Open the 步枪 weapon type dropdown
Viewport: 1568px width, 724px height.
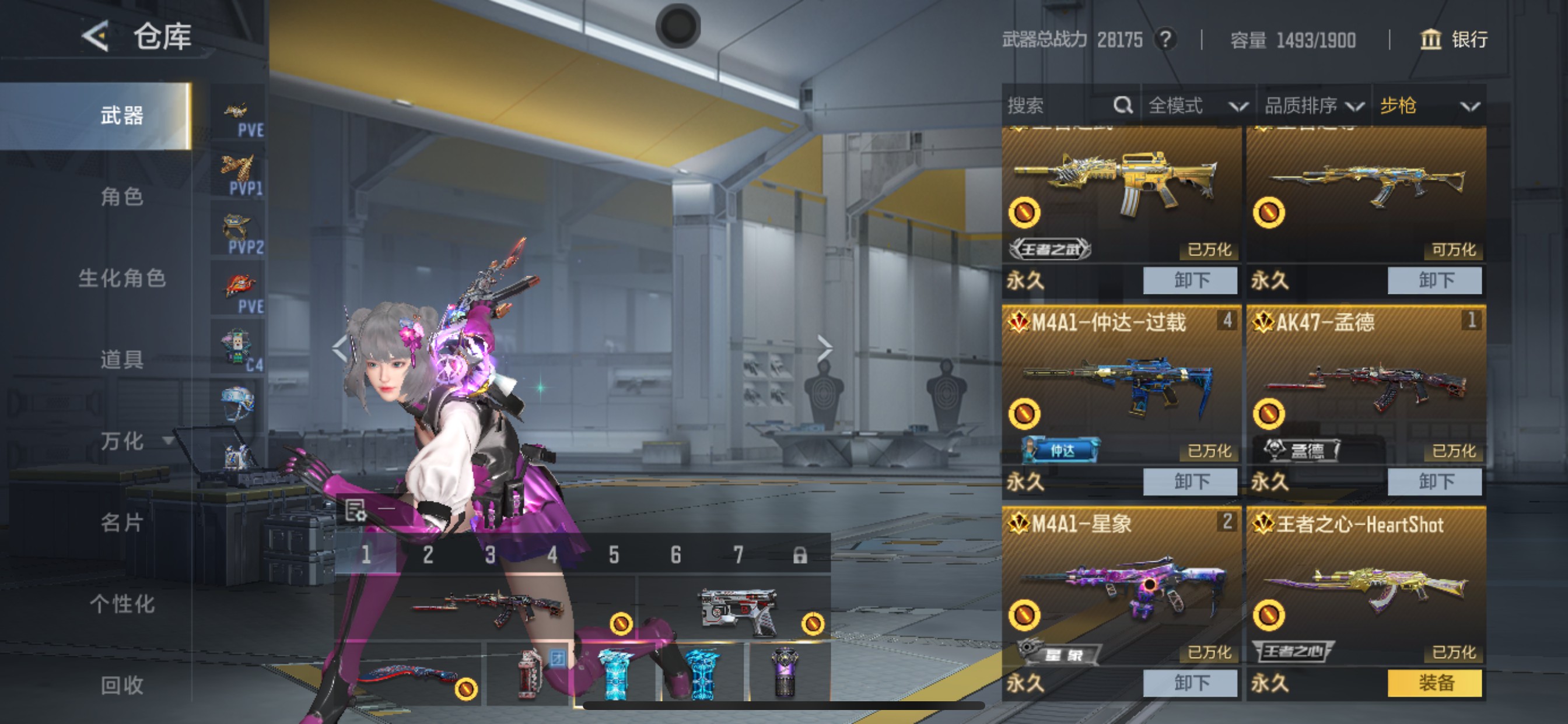1428,106
